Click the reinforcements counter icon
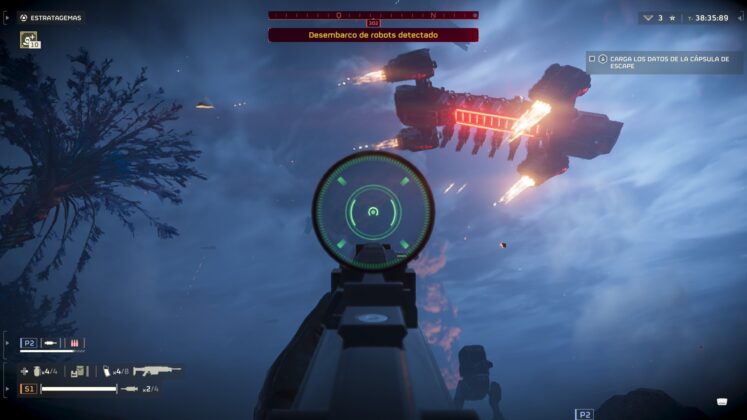 648,17
